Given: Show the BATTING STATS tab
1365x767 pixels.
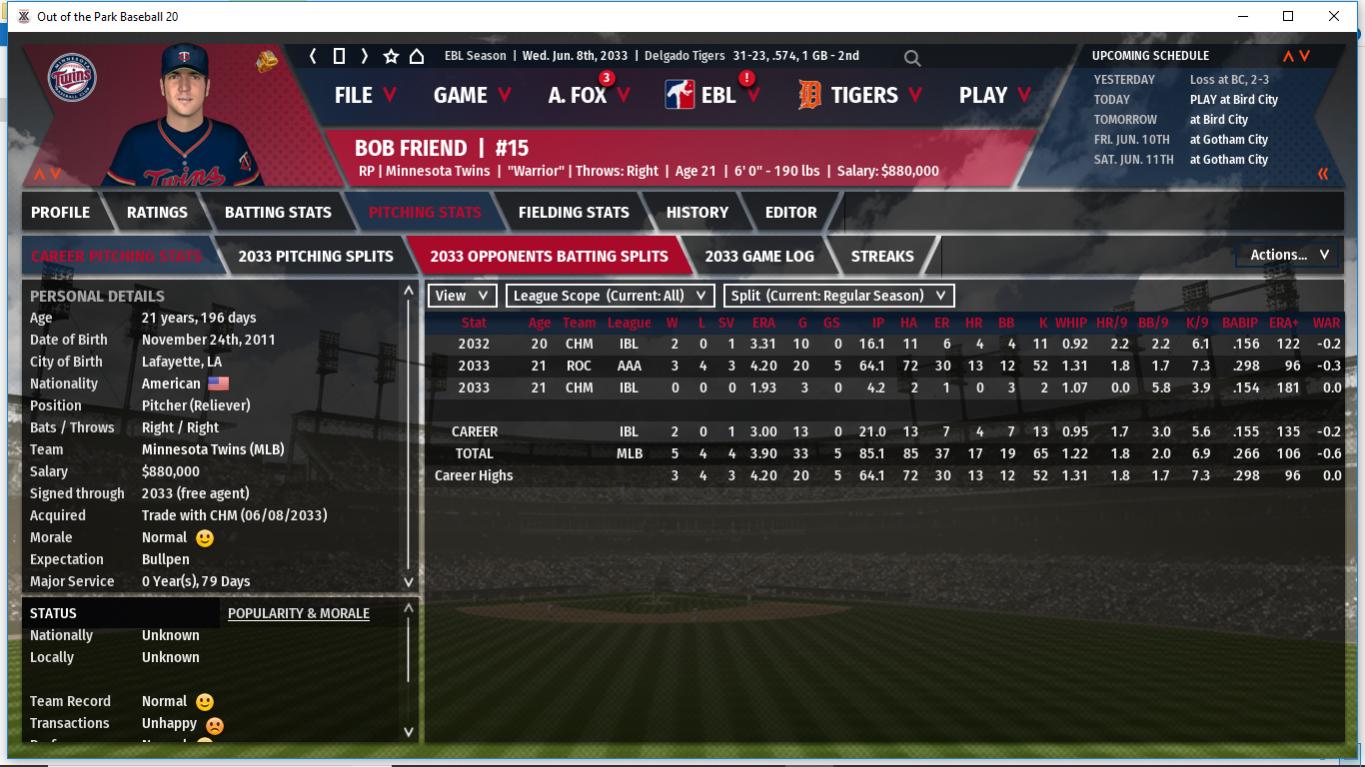Looking at the screenshot, I should pyautogui.click(x=278, y=212).
